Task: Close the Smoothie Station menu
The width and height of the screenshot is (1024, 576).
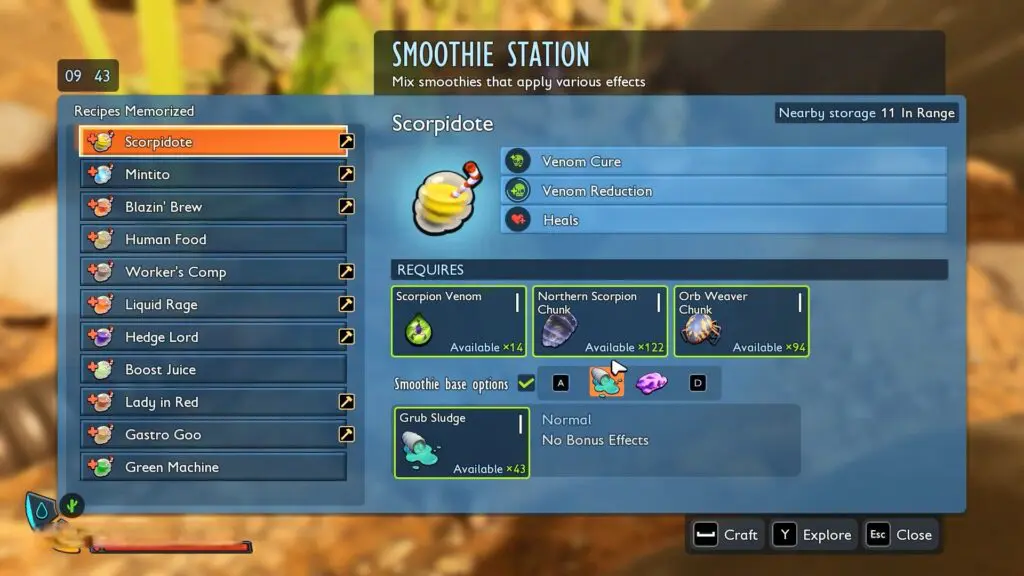Action: (x=900, y=535)
